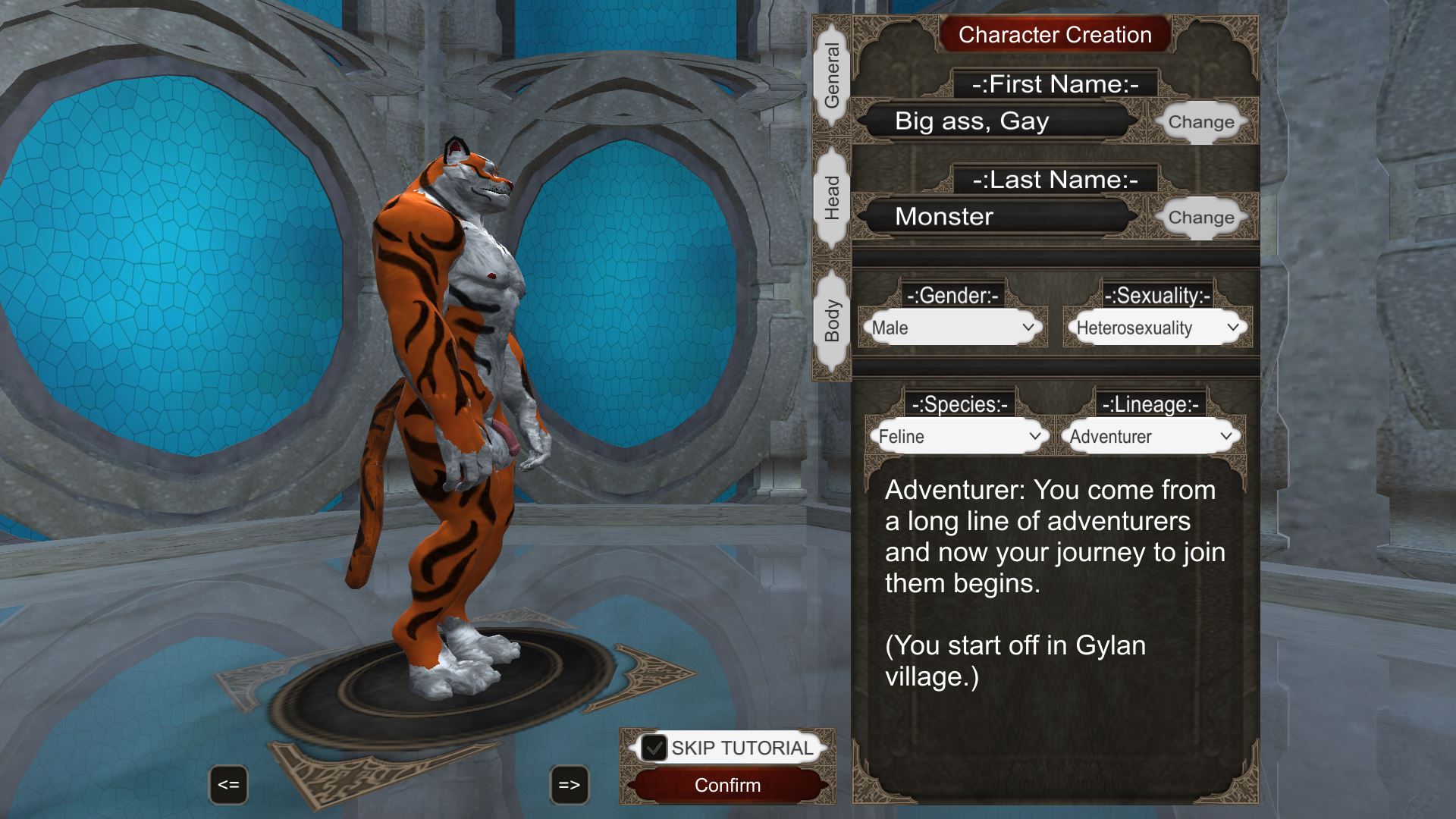Image resolution: width=1456 pixels, height=819 pixels.
Task: Change the character's first name
Action: pyautogui.click(x=1200, y=122)
